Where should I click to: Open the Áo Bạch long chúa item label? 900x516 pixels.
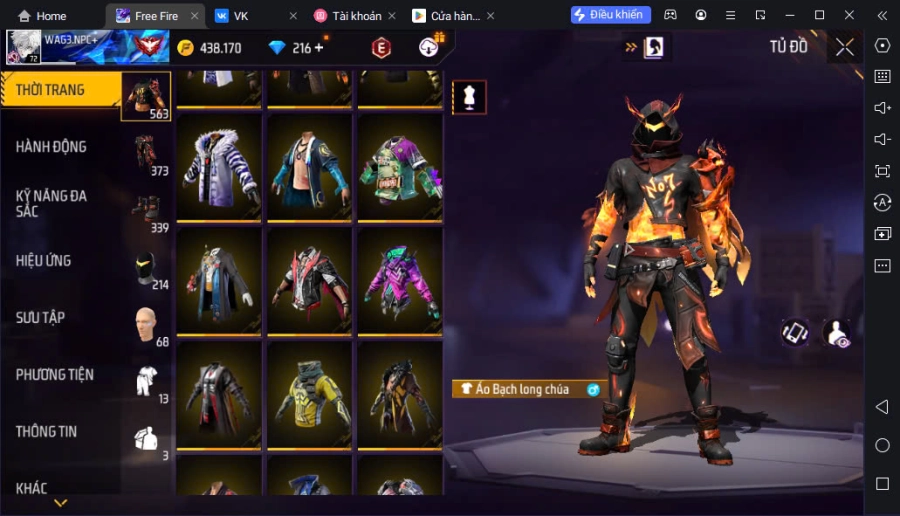click(x=521, y=389)
